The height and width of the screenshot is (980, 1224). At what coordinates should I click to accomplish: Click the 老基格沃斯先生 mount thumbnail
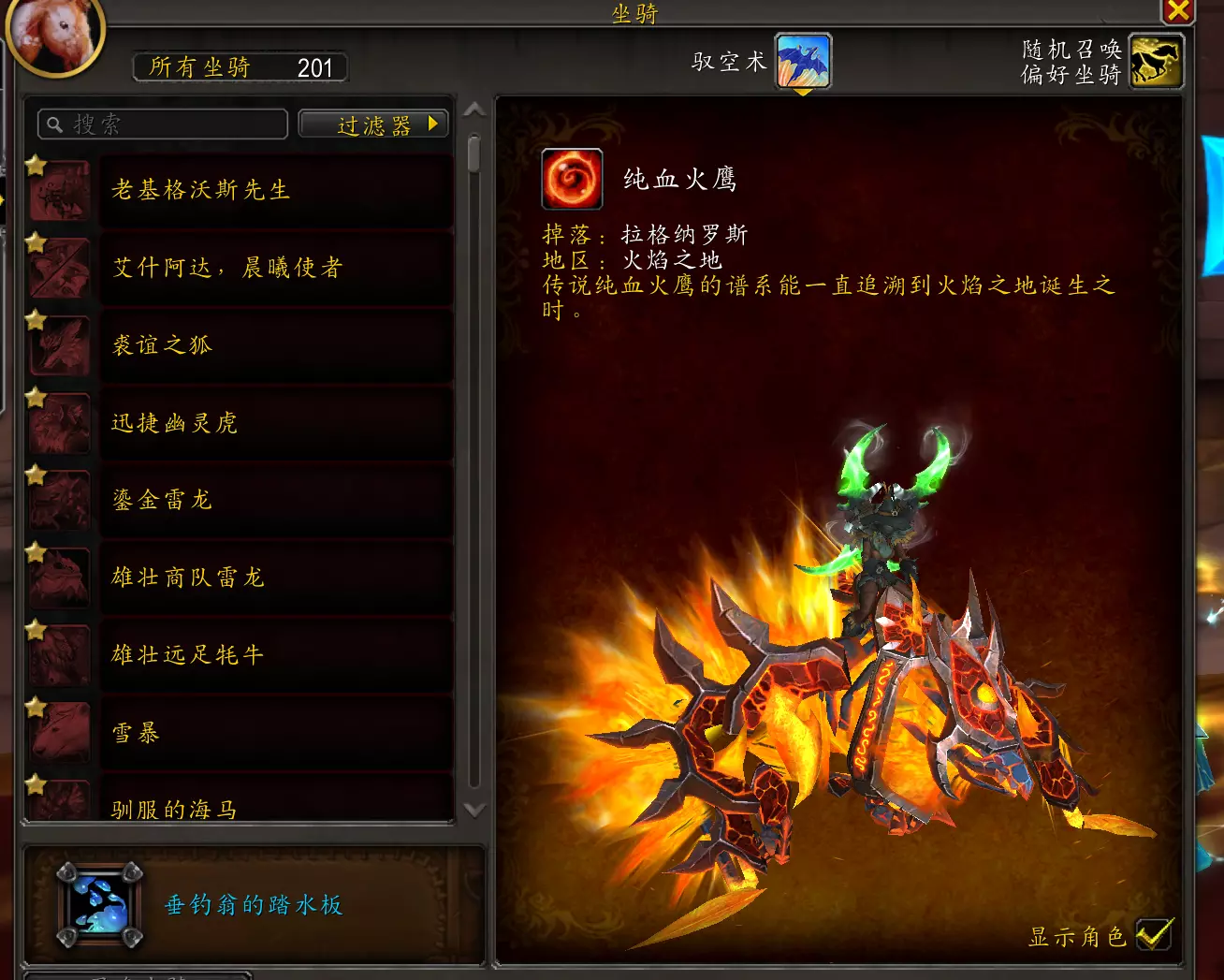pos(59,190)
